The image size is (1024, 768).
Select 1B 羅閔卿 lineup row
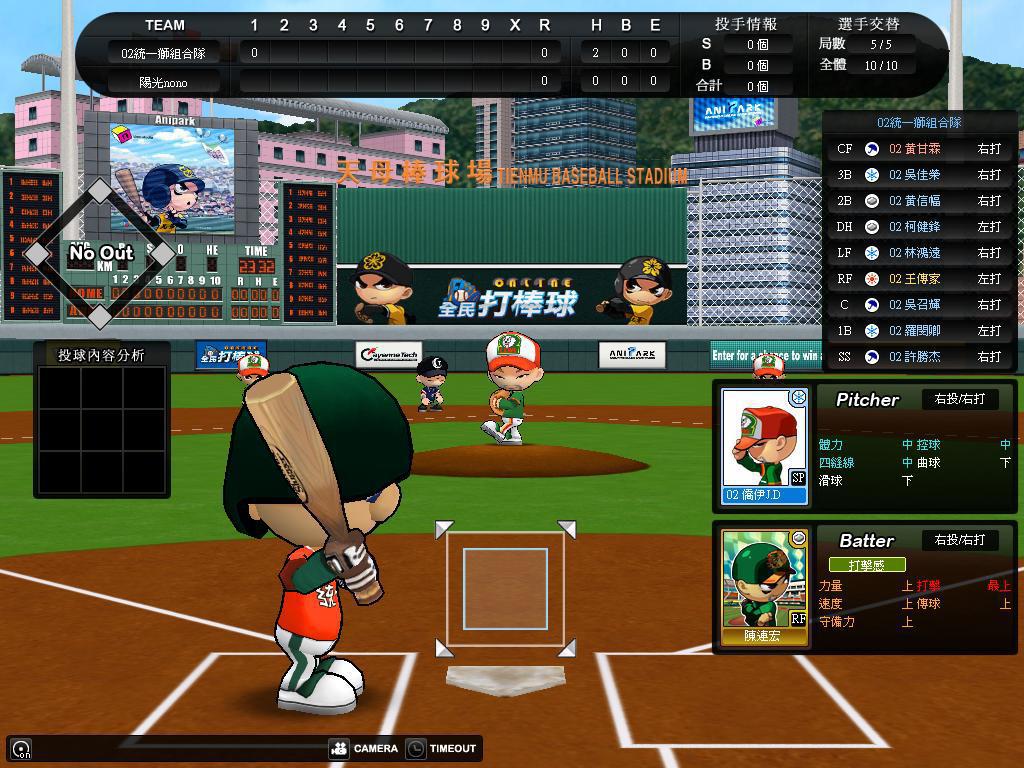[x=918, y=331]
